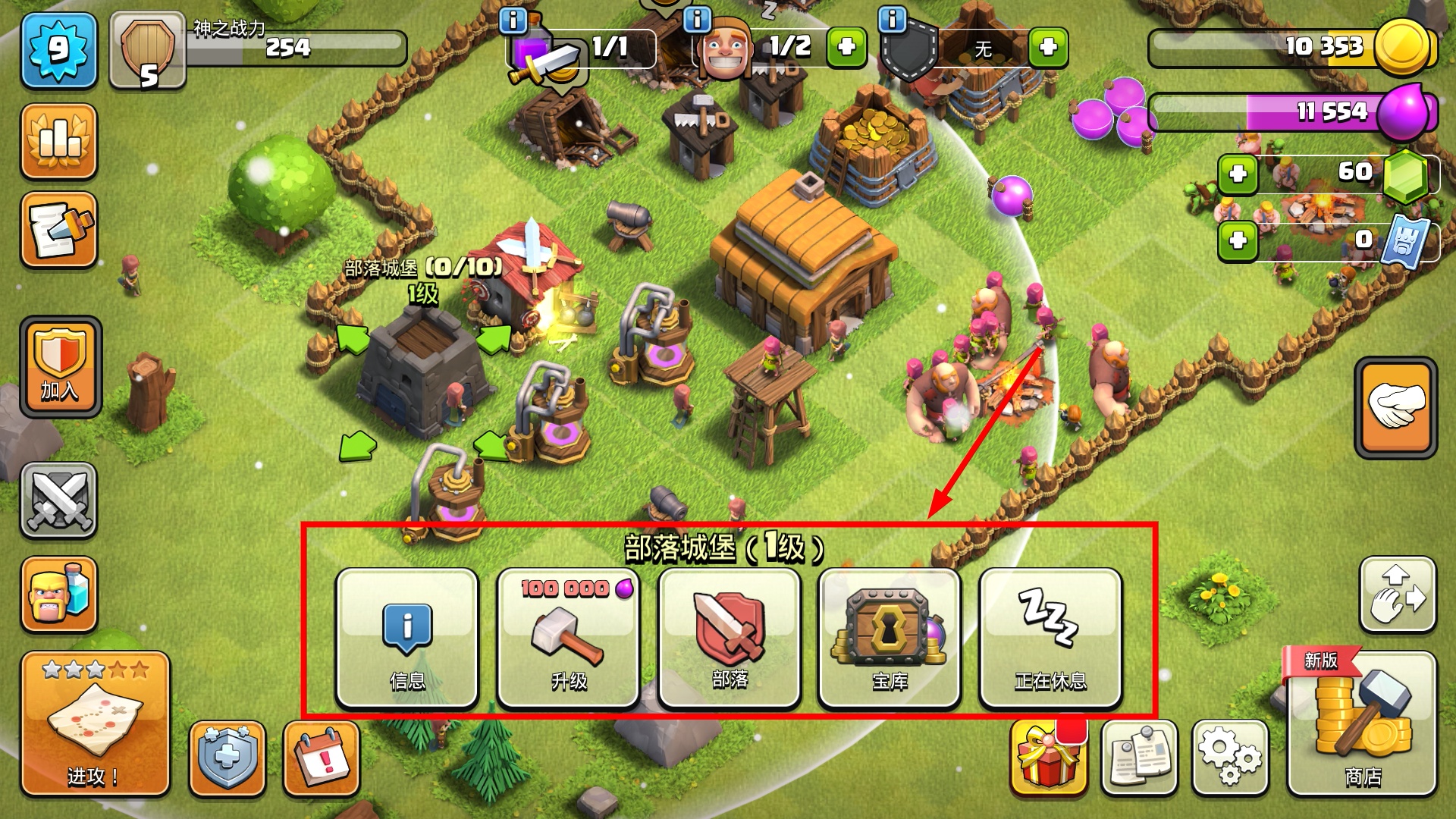This screenshot has height=819, width=1456.
Task: Open the 部落 clan button
Action: click(x=730, y=638)
